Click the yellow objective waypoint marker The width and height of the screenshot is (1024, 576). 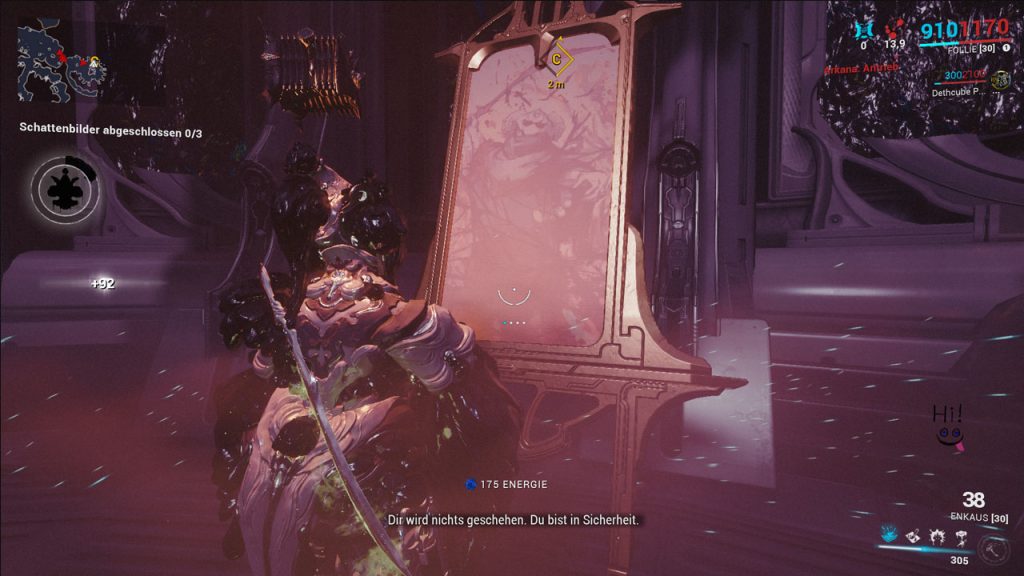pos(556,60)
